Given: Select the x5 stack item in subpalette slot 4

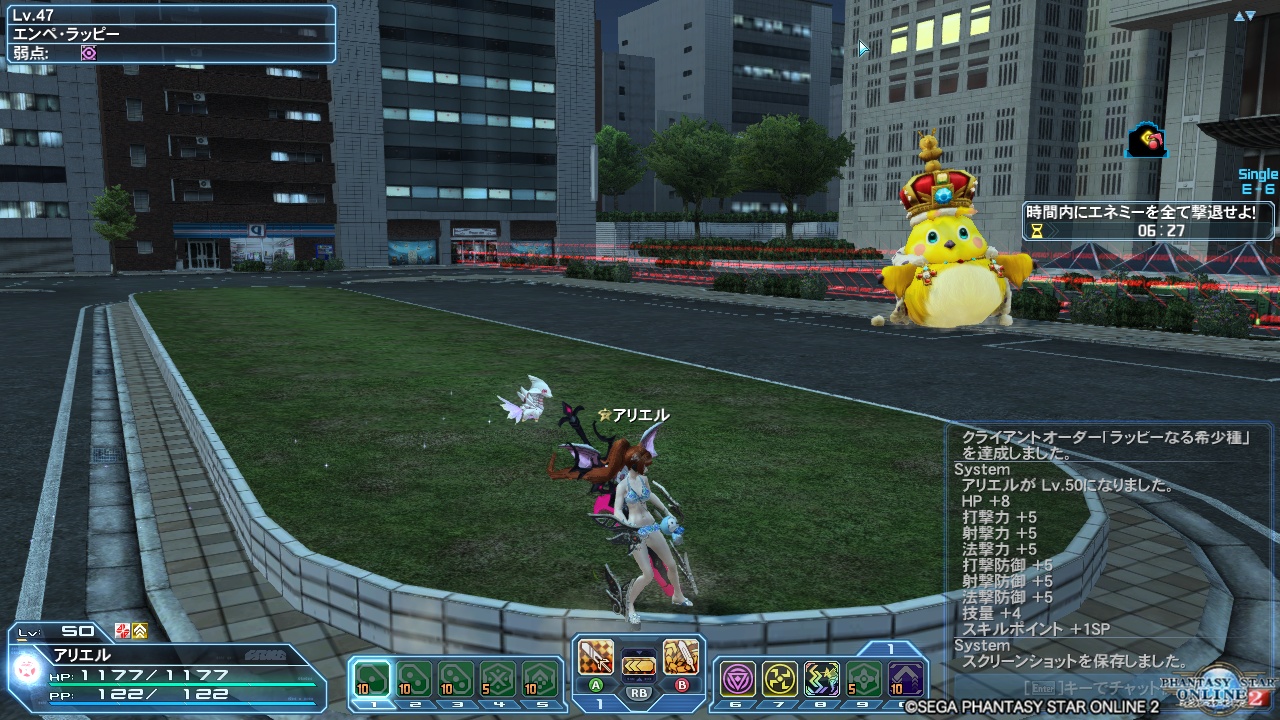Looking at the screenshot, I should 499,679.
